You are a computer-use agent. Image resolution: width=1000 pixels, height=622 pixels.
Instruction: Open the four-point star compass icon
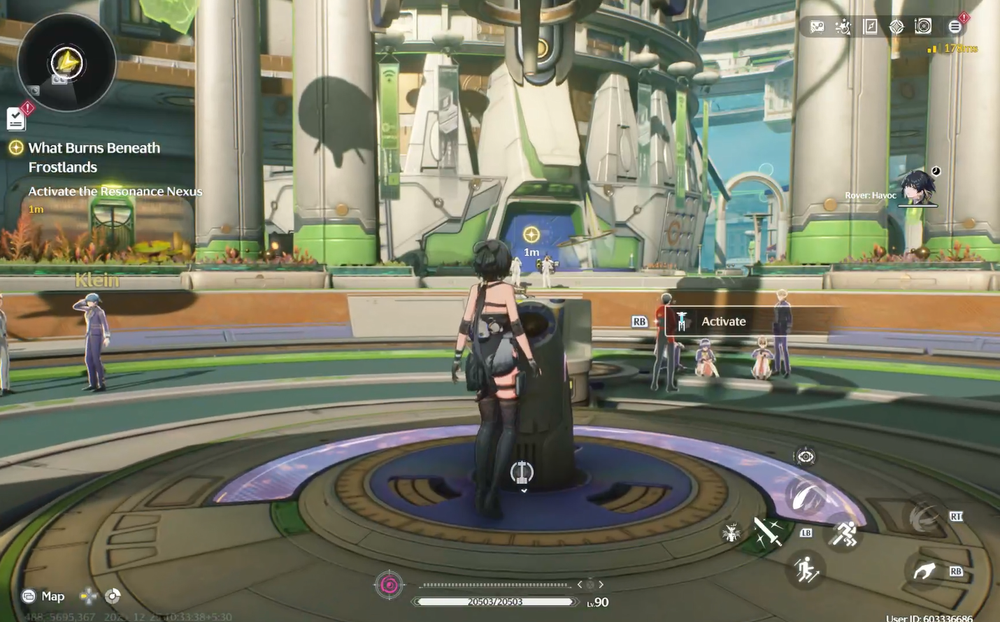[x=896, y=27]
